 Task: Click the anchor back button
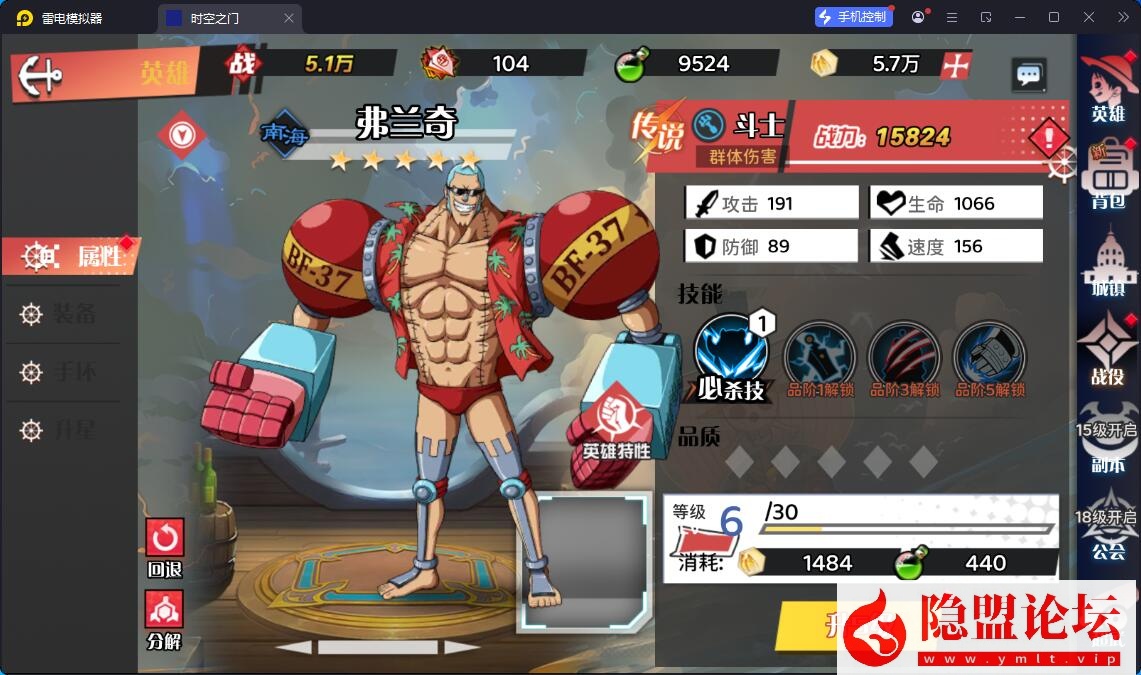click(x=41, y=74)
